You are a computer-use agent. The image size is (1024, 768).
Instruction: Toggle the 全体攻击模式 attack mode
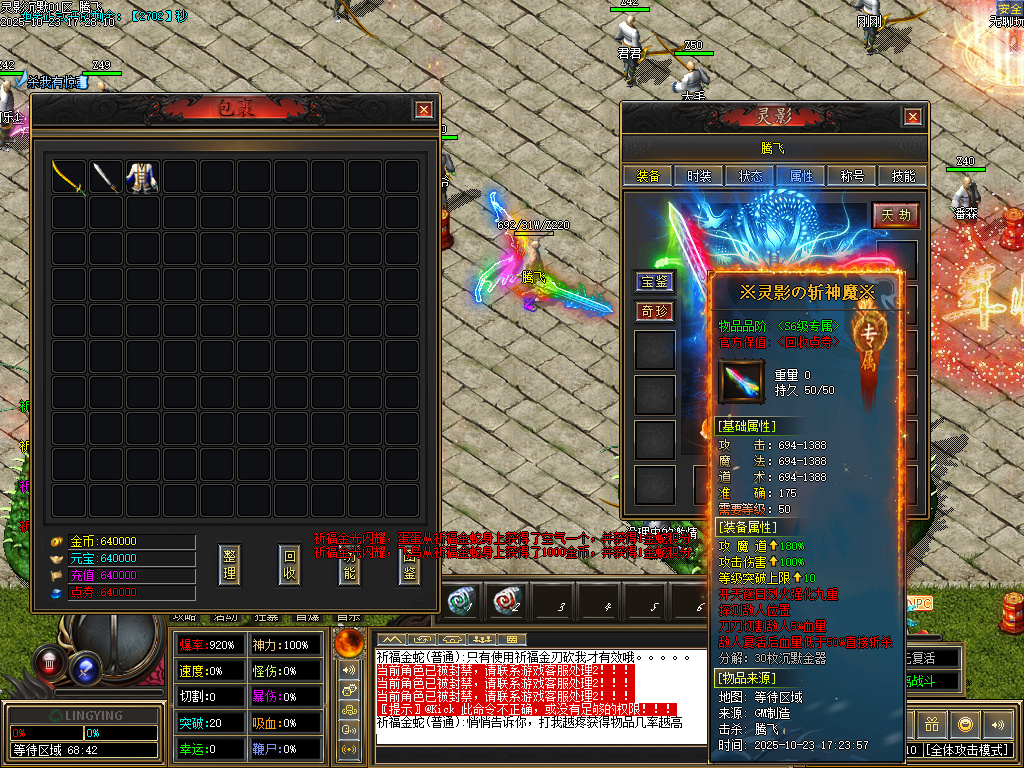coord(967,749)
